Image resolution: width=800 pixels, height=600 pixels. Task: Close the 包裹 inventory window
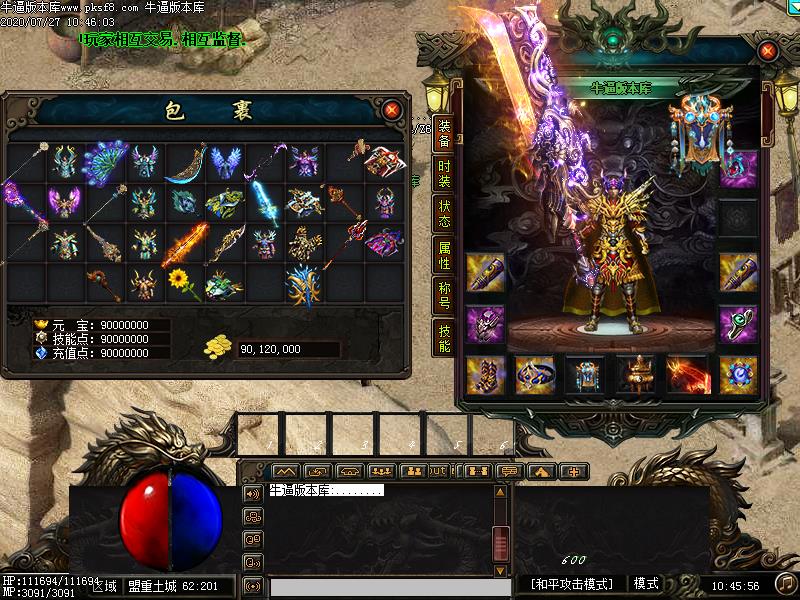pos(391,109)
